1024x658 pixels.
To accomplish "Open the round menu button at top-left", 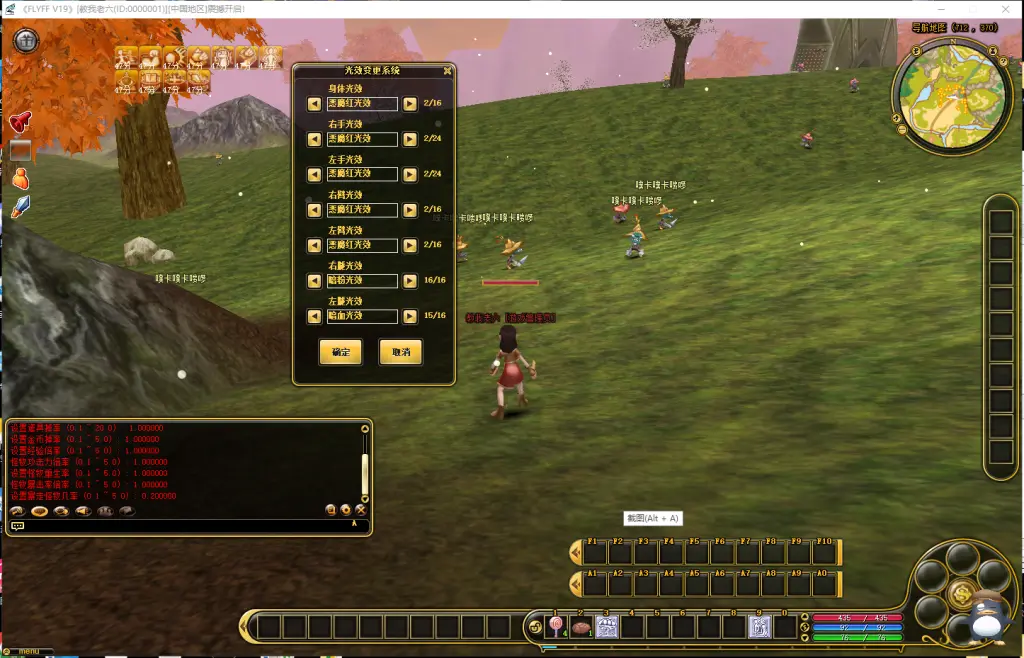I will click(26, 41).
